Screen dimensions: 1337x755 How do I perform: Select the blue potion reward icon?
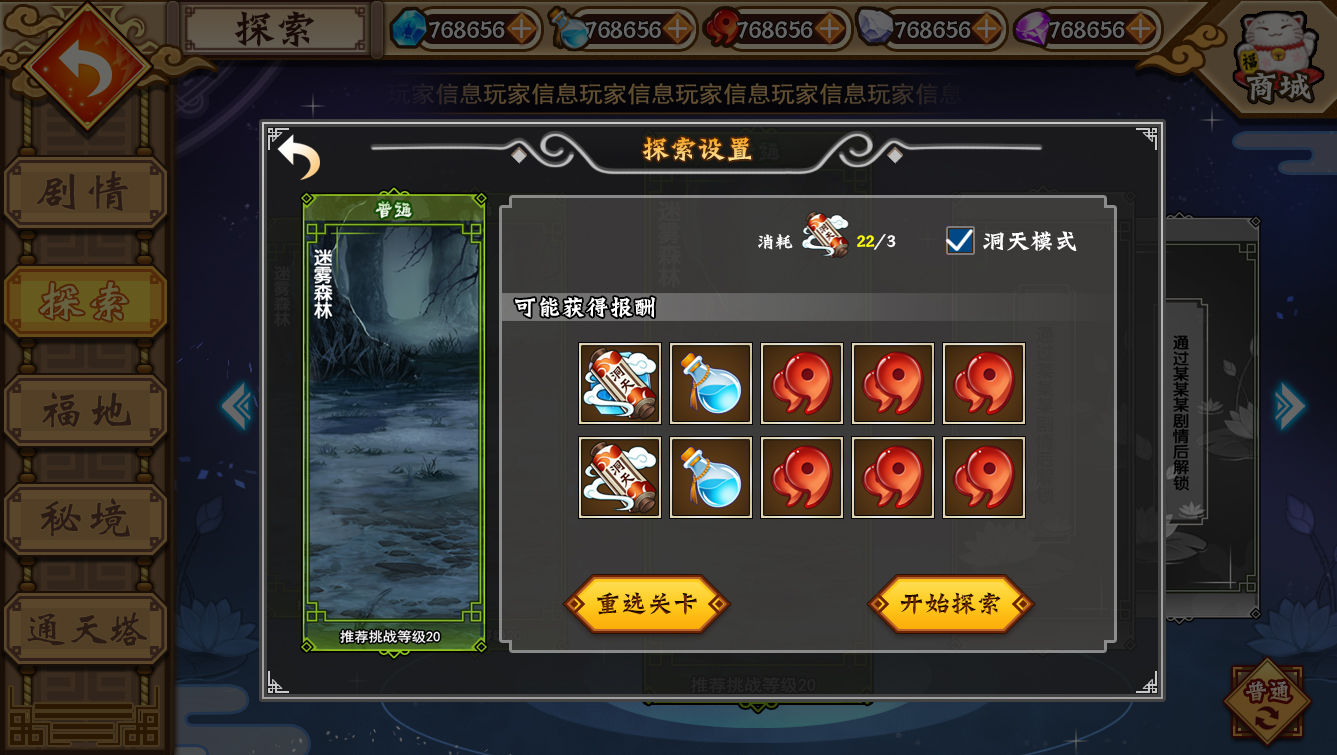[710, 384]
